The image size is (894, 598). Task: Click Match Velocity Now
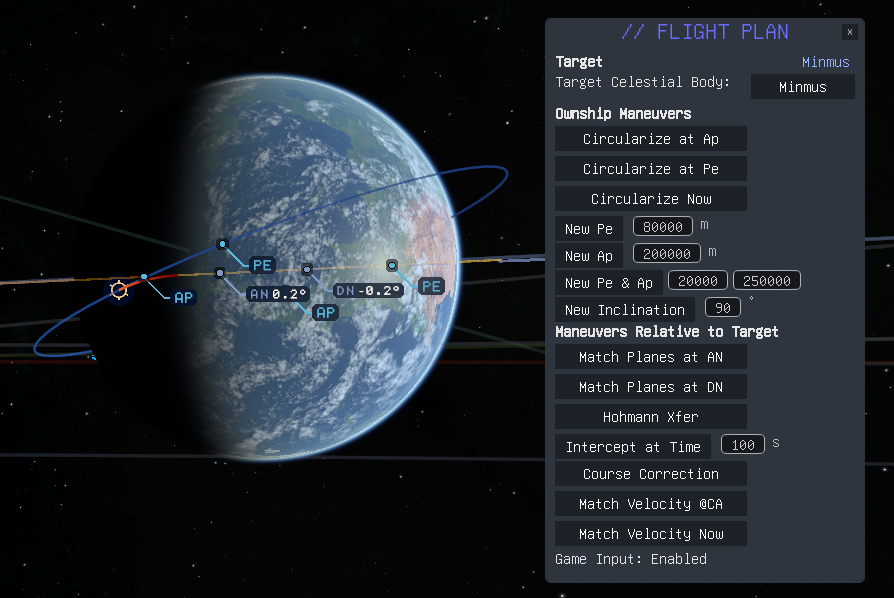pyautogui.click(x=650, y=534)
